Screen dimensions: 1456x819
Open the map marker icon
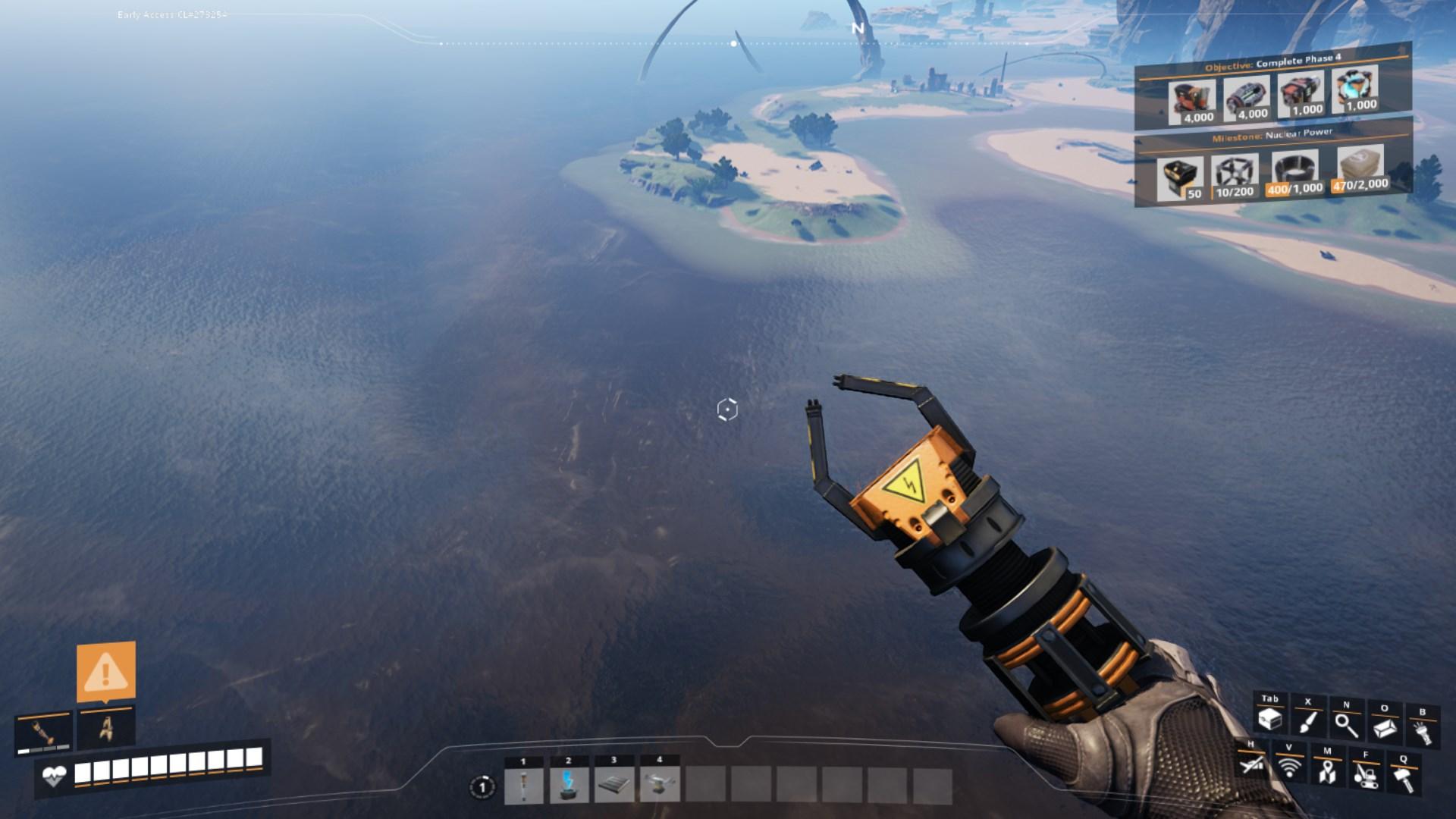click(x=1327, y=770)
